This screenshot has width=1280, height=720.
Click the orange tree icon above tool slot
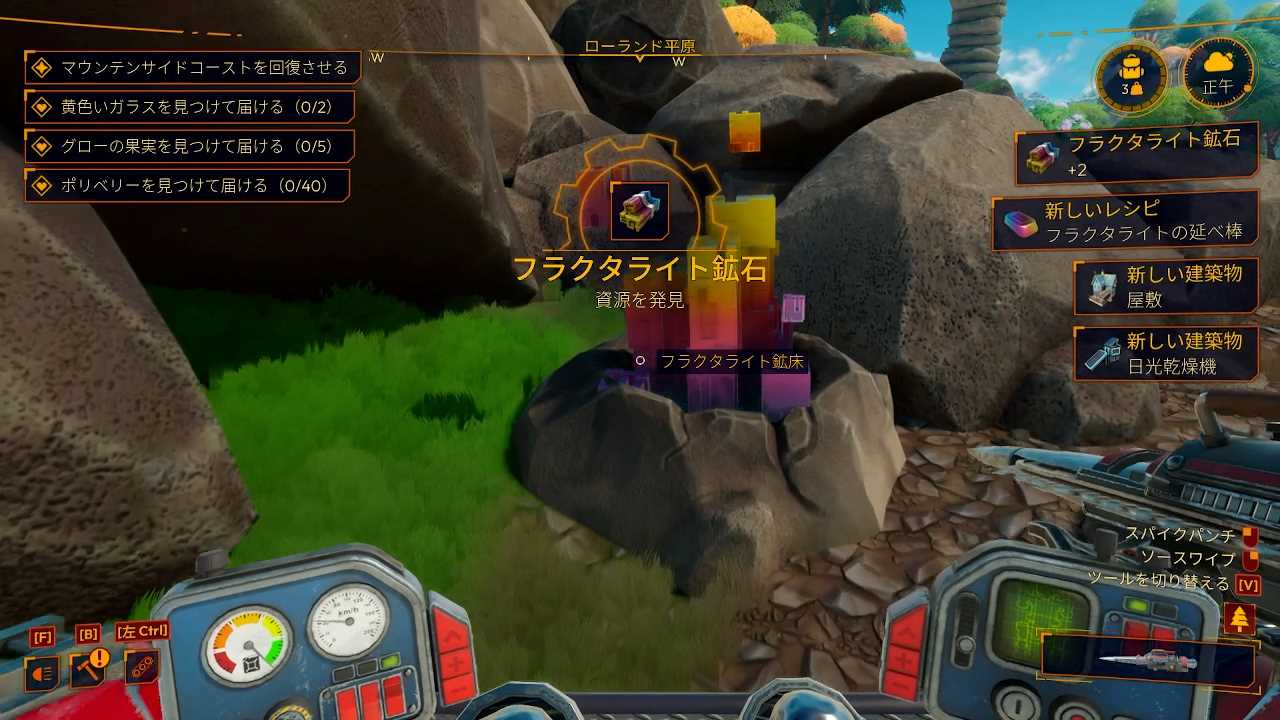(1239, 618)
